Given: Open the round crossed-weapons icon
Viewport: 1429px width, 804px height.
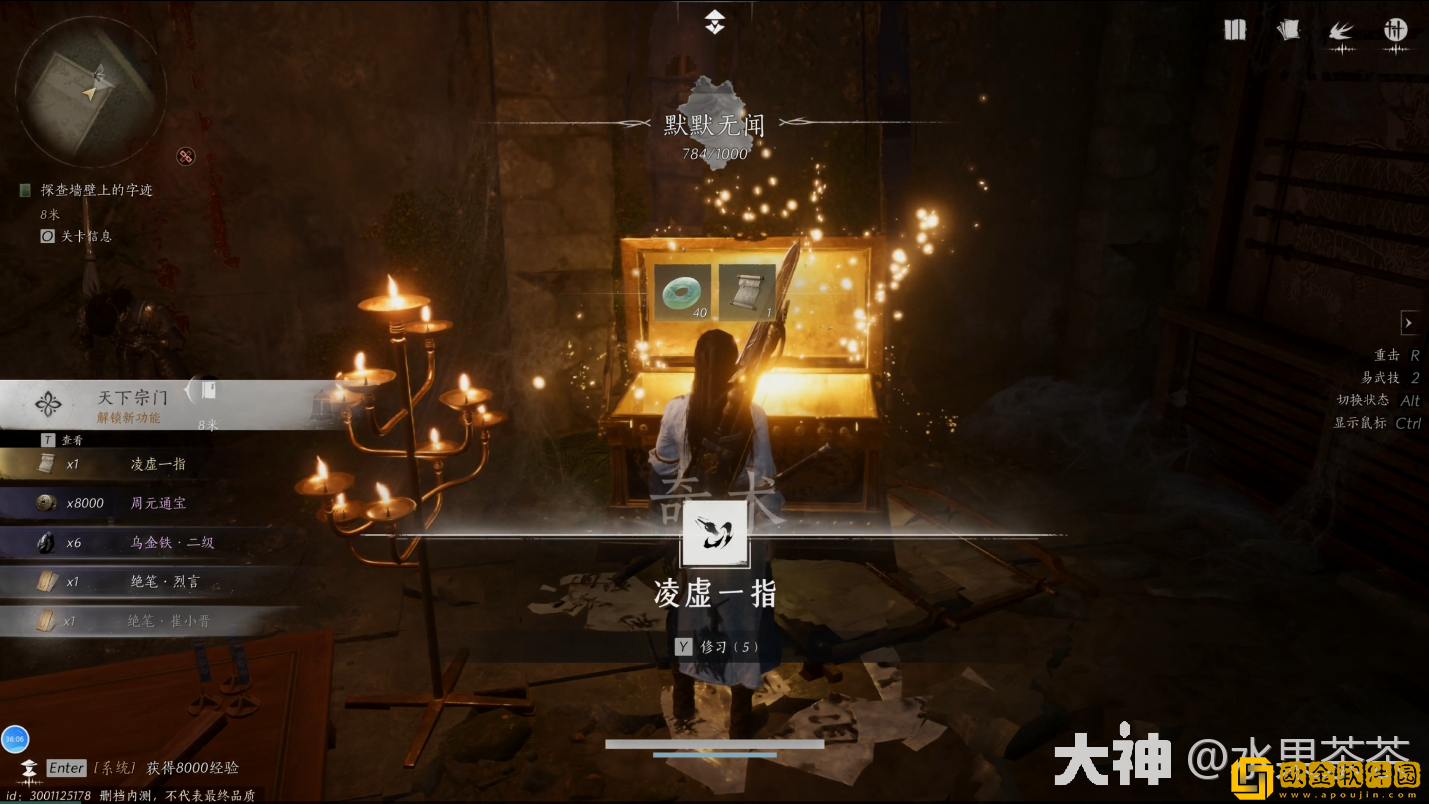Looking at the screenshot, I should click(x=1395, y=30).
